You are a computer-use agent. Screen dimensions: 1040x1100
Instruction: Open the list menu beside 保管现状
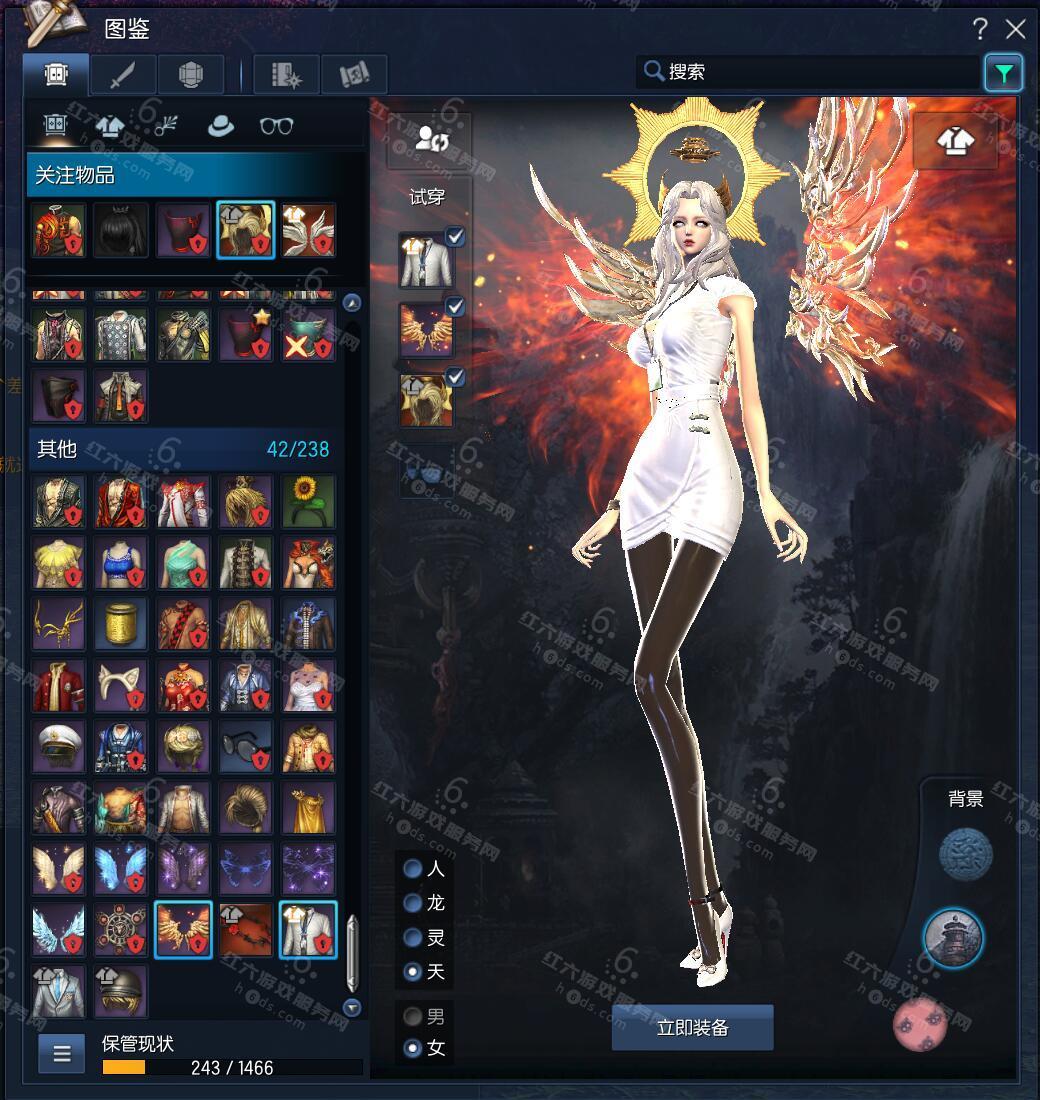(61, 1054)
